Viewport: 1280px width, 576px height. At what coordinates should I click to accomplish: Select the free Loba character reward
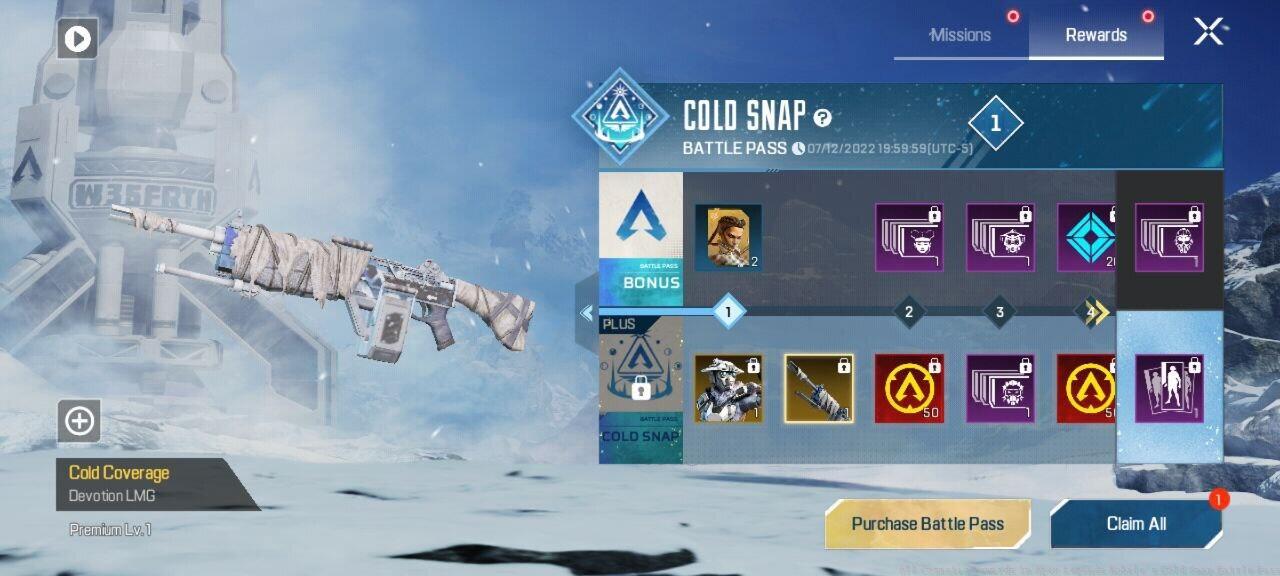click(x=728, y=238)
